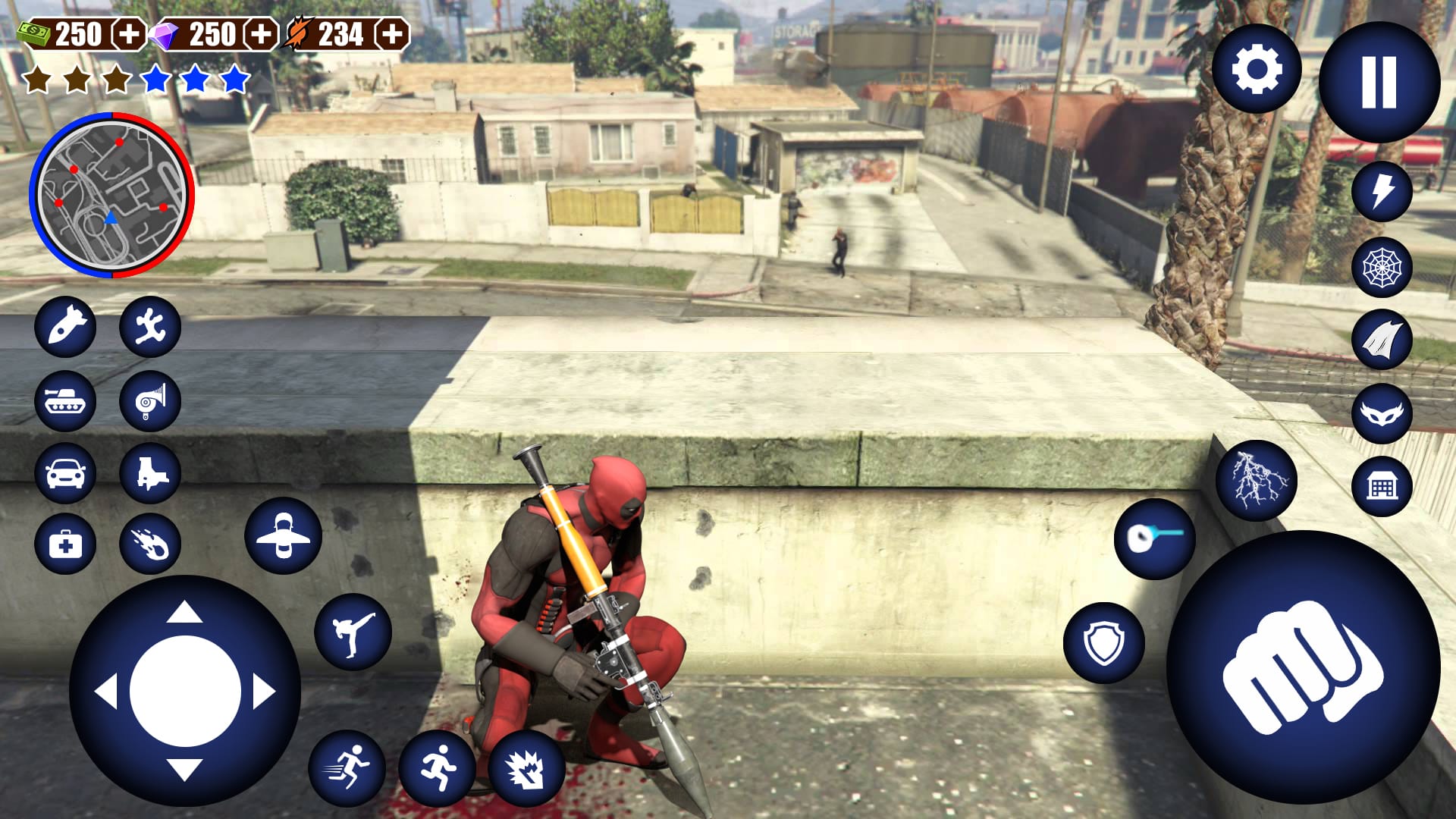Select the pistol weapon
1456x819 pixels.
149,473
